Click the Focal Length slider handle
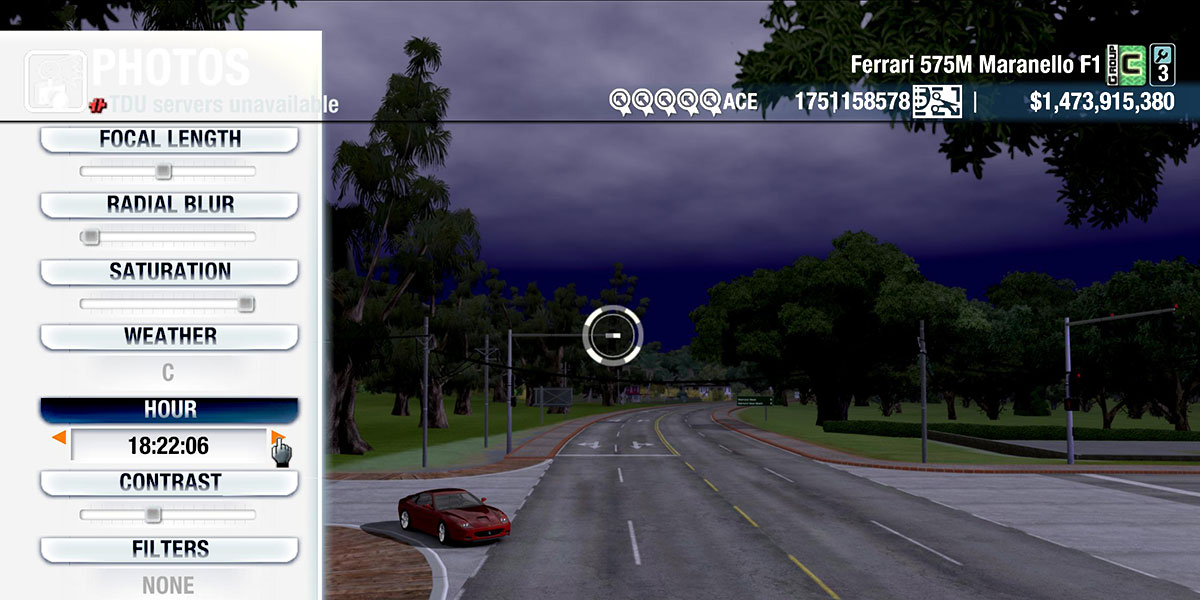 coord(163,172)
